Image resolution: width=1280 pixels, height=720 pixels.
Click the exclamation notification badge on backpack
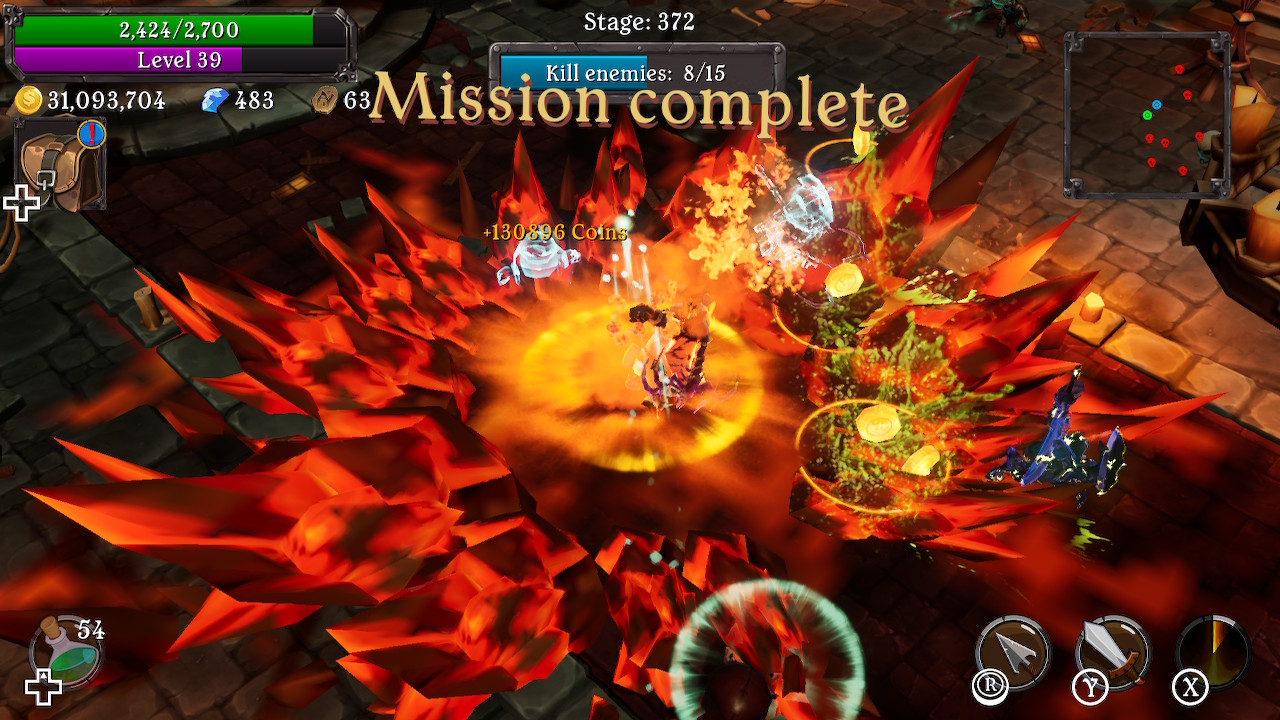click(91, 134)
